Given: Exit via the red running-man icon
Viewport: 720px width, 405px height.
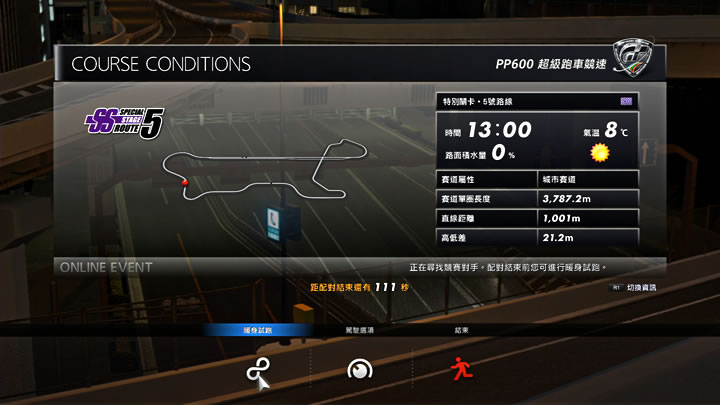Looking at the screenshot, I should coord(460,369).
